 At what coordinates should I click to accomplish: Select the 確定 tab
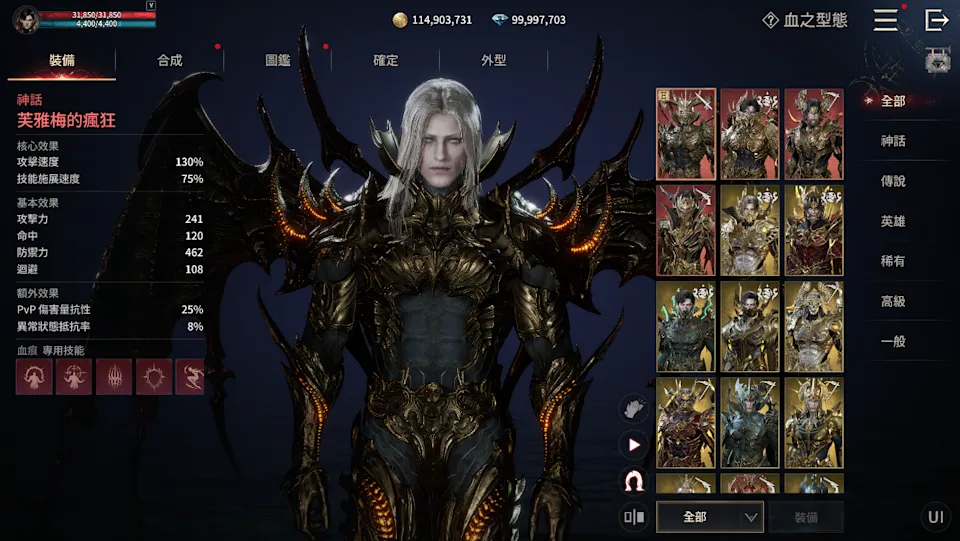click(x=386, y=60)
